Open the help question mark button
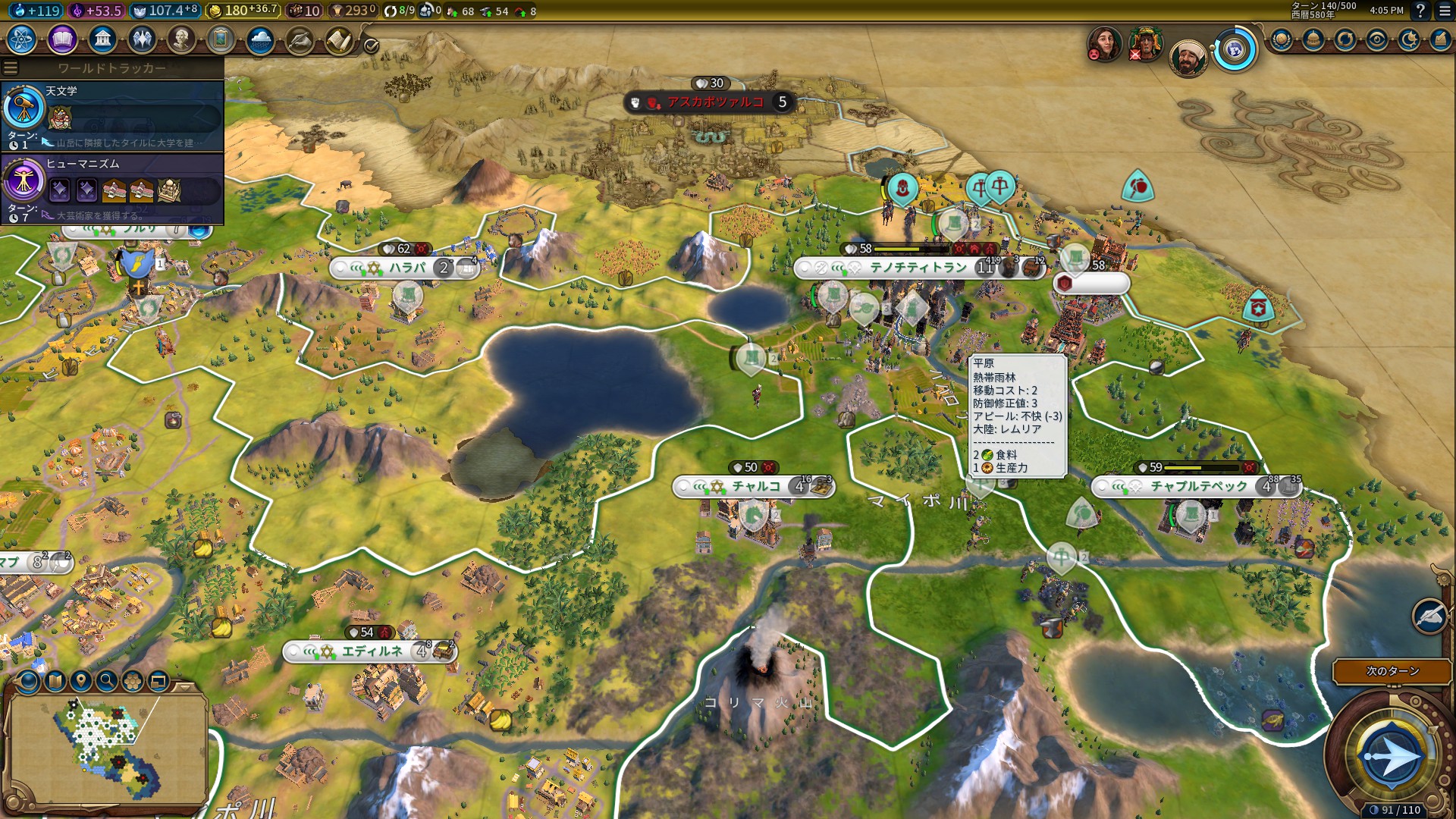1456x819 pixels. [1420, 11]
